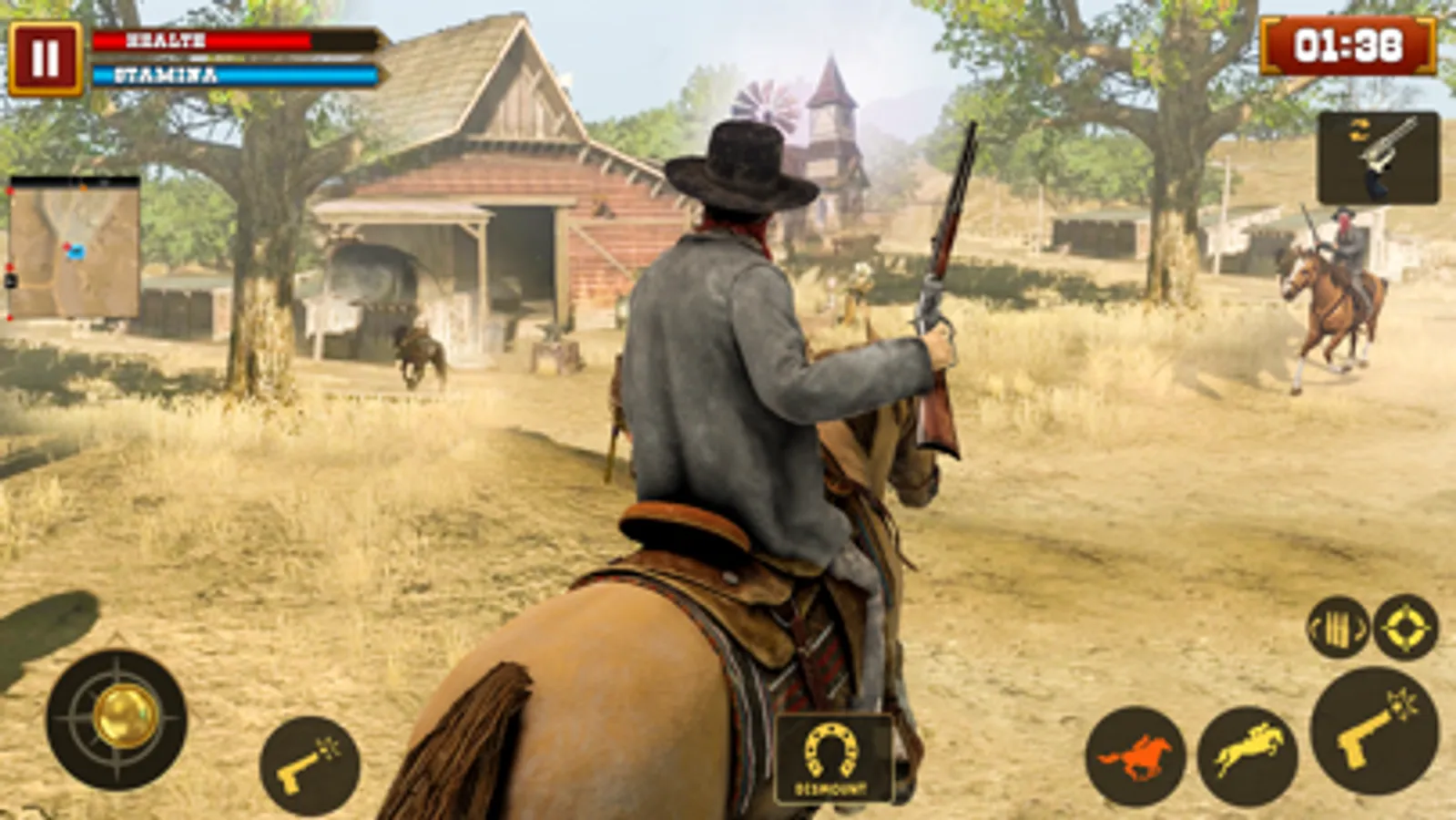Image resolution: width=1456 pixels, height=820 pixels.
Task: Toggle the weapon switcher panel
Action: (x=1337, y=629)
